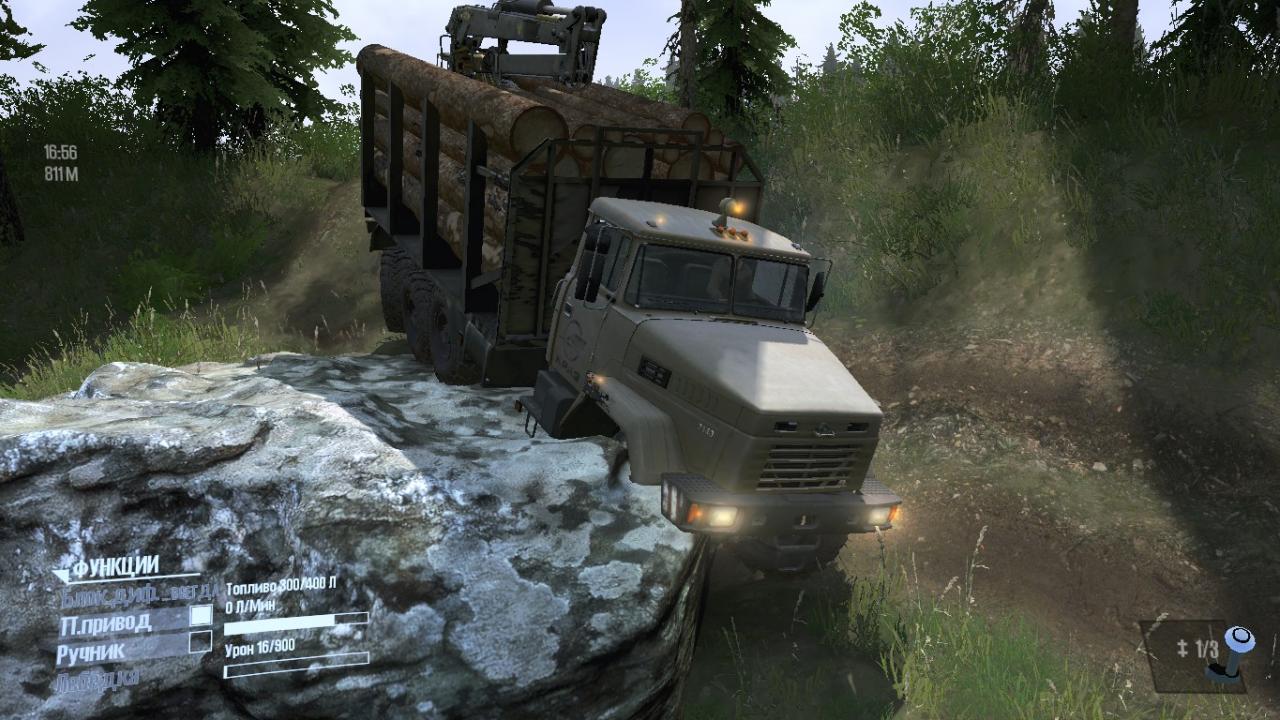
Task: Select the Лебедка winch function
Action: [99, 678]
